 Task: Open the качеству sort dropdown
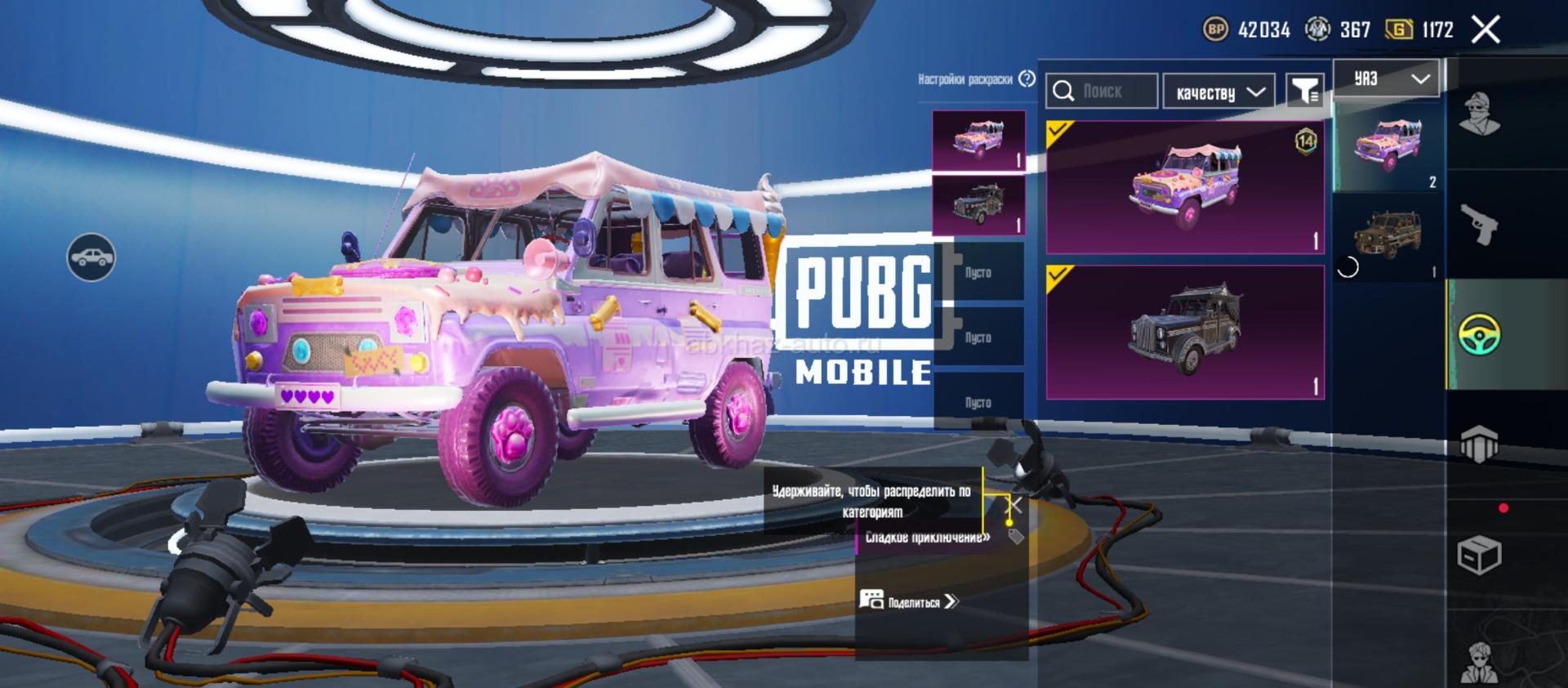click(1219, 92)
